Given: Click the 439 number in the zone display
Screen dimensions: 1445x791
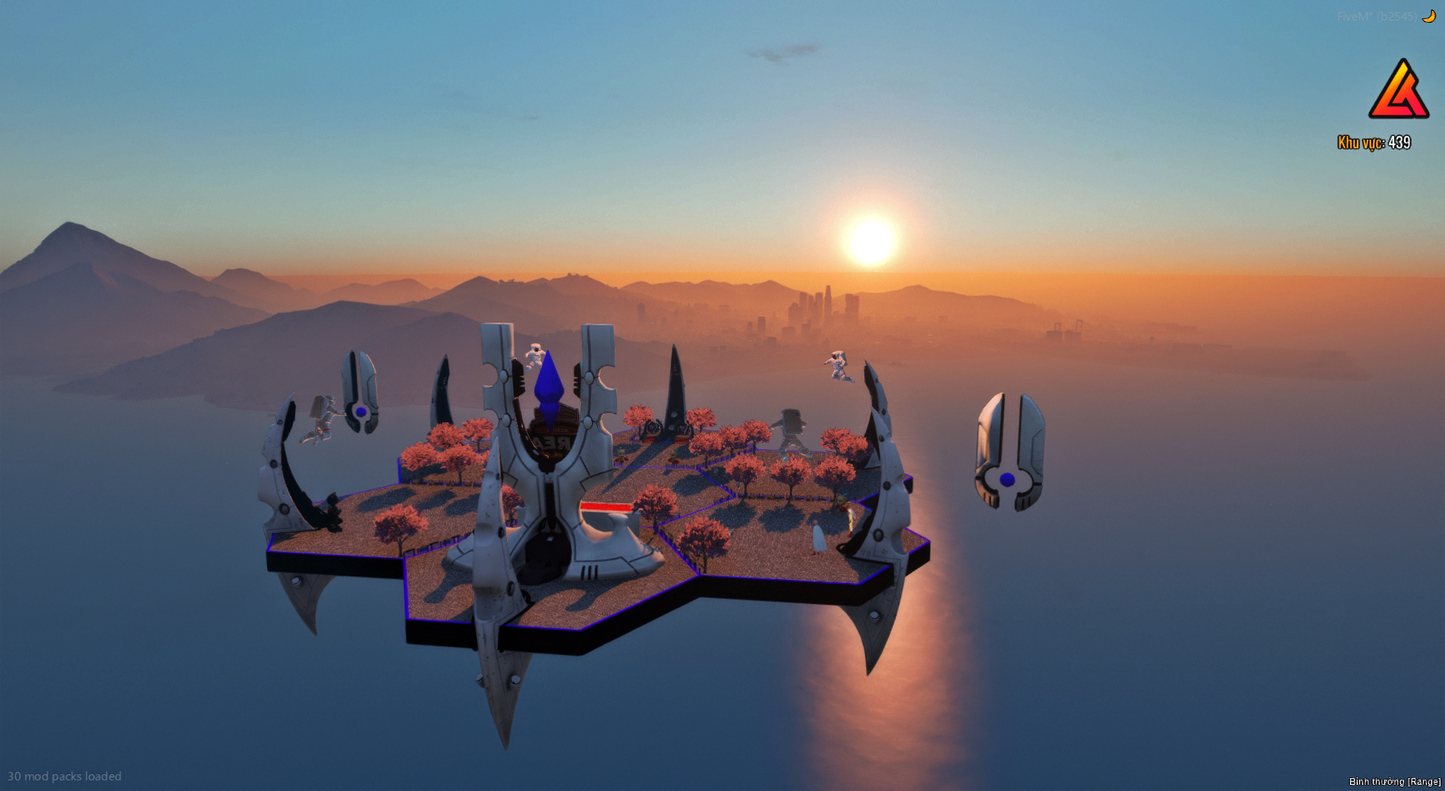Looking at the screenshot, I should (x=1399, y=142).
